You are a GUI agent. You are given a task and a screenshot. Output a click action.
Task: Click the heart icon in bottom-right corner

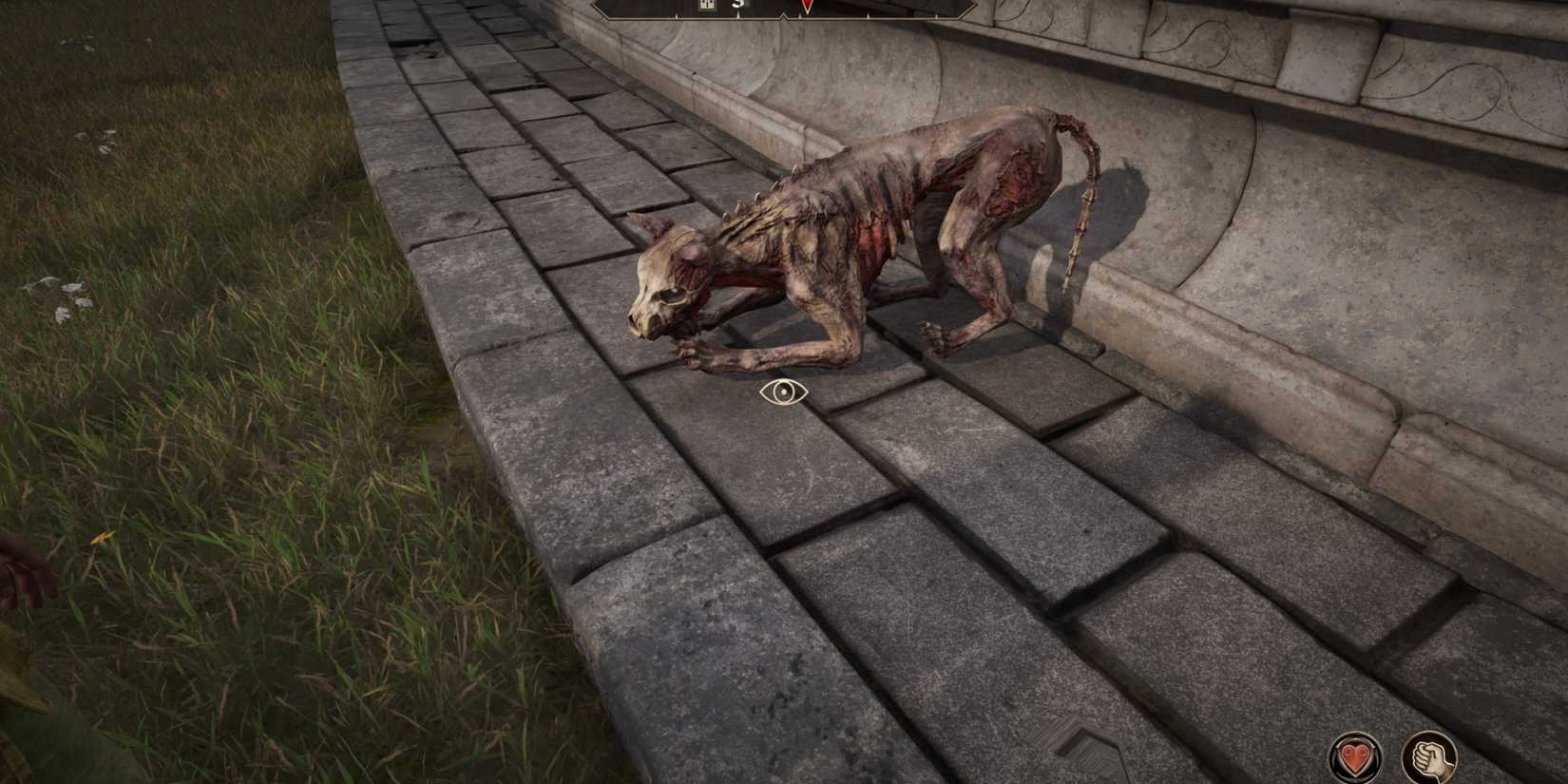pyautogui.click(x=1356, y=756)
